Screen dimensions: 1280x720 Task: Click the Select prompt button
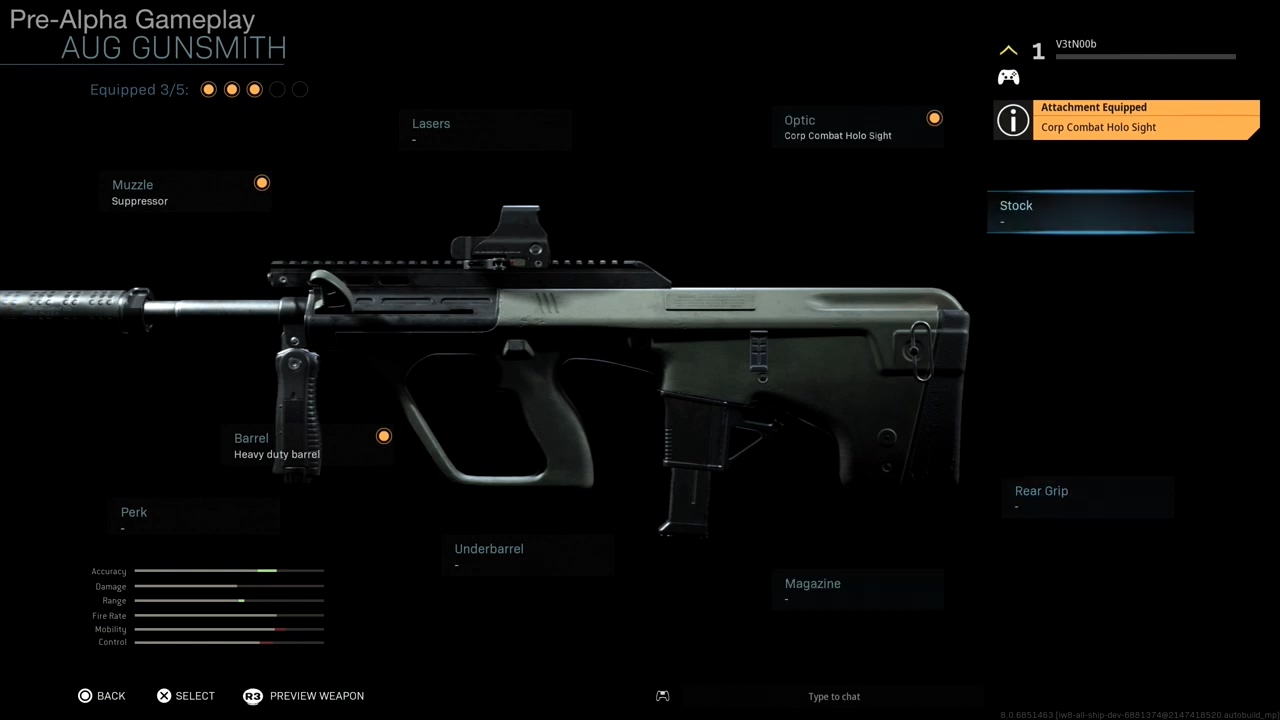point(186,696)
